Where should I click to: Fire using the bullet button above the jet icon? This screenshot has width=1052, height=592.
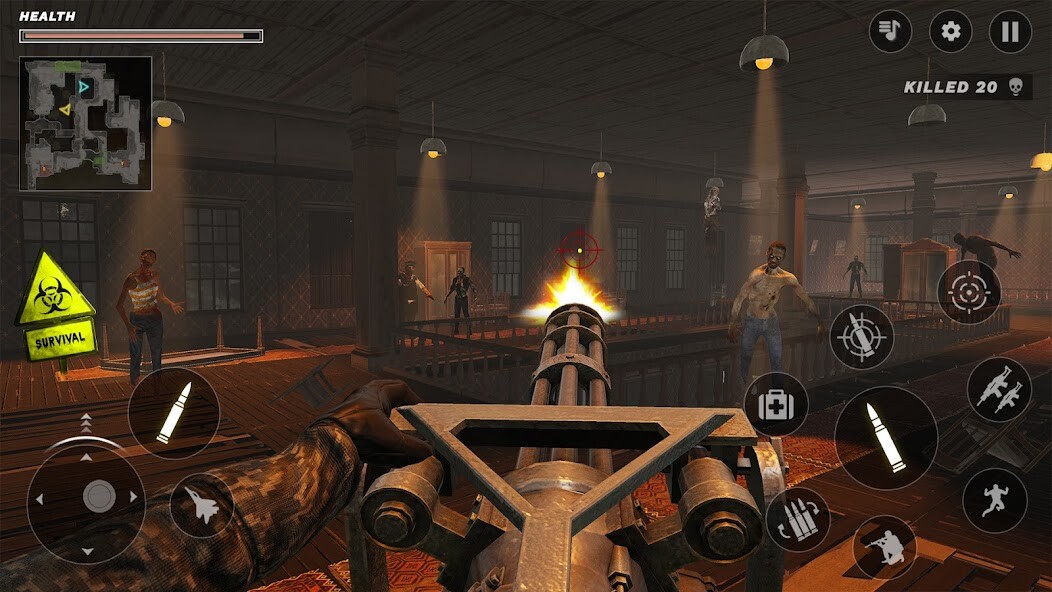[x=174, y=413]
